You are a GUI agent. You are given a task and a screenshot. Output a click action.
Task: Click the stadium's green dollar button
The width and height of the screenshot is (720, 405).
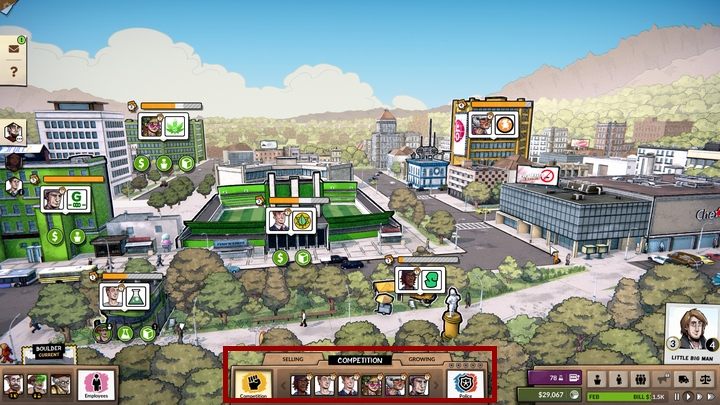coord(280,257)
